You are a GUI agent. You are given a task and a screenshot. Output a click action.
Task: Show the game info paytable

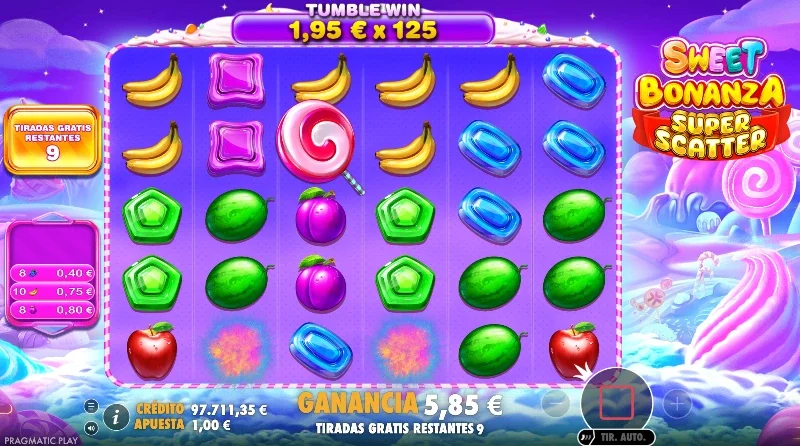(x=117, y=413)
